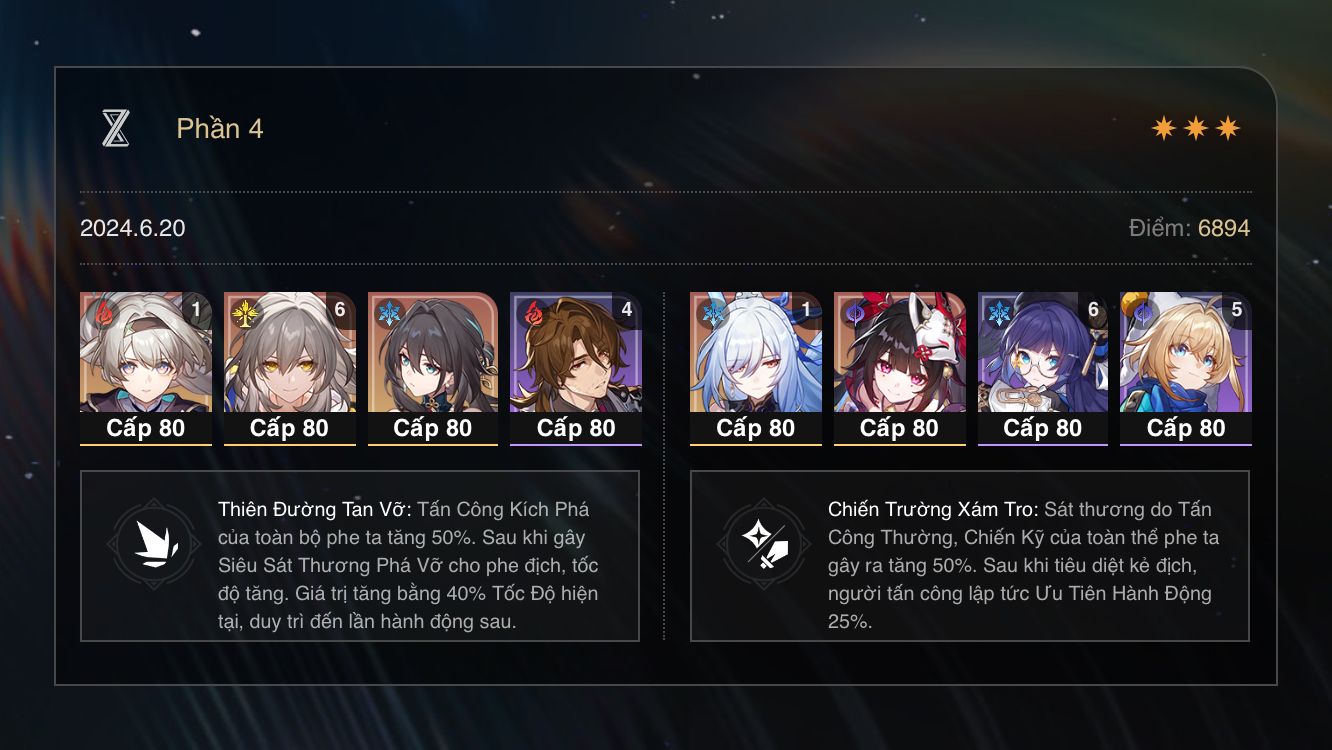Click the hourglass icon beside Phần 4
Image resolution: width=1332 pixels, height=750 pixels.
pyautogui.click(x=117, y=128)
